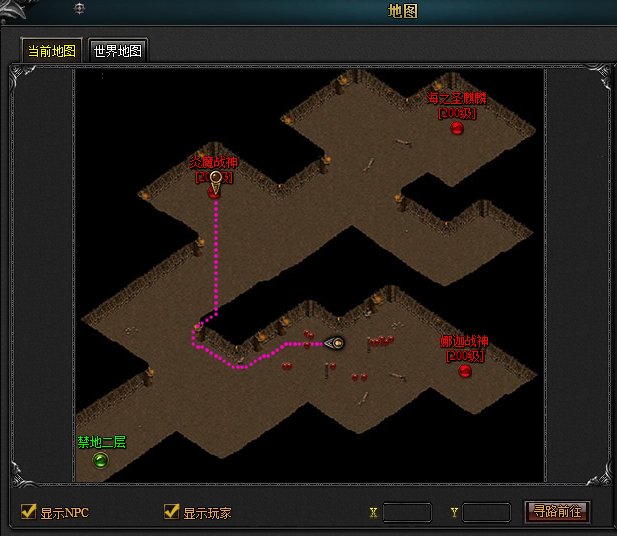Click the red boss marker at top right

pyautogui.click(x=457, y=127)
